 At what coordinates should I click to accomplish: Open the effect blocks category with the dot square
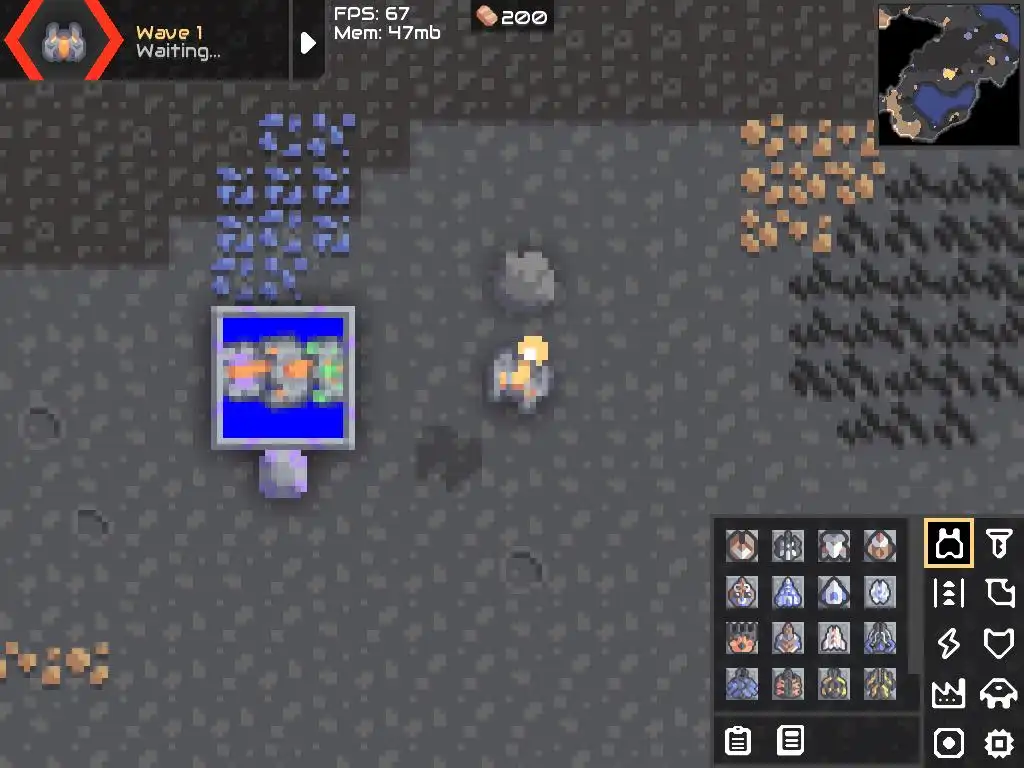948,743
